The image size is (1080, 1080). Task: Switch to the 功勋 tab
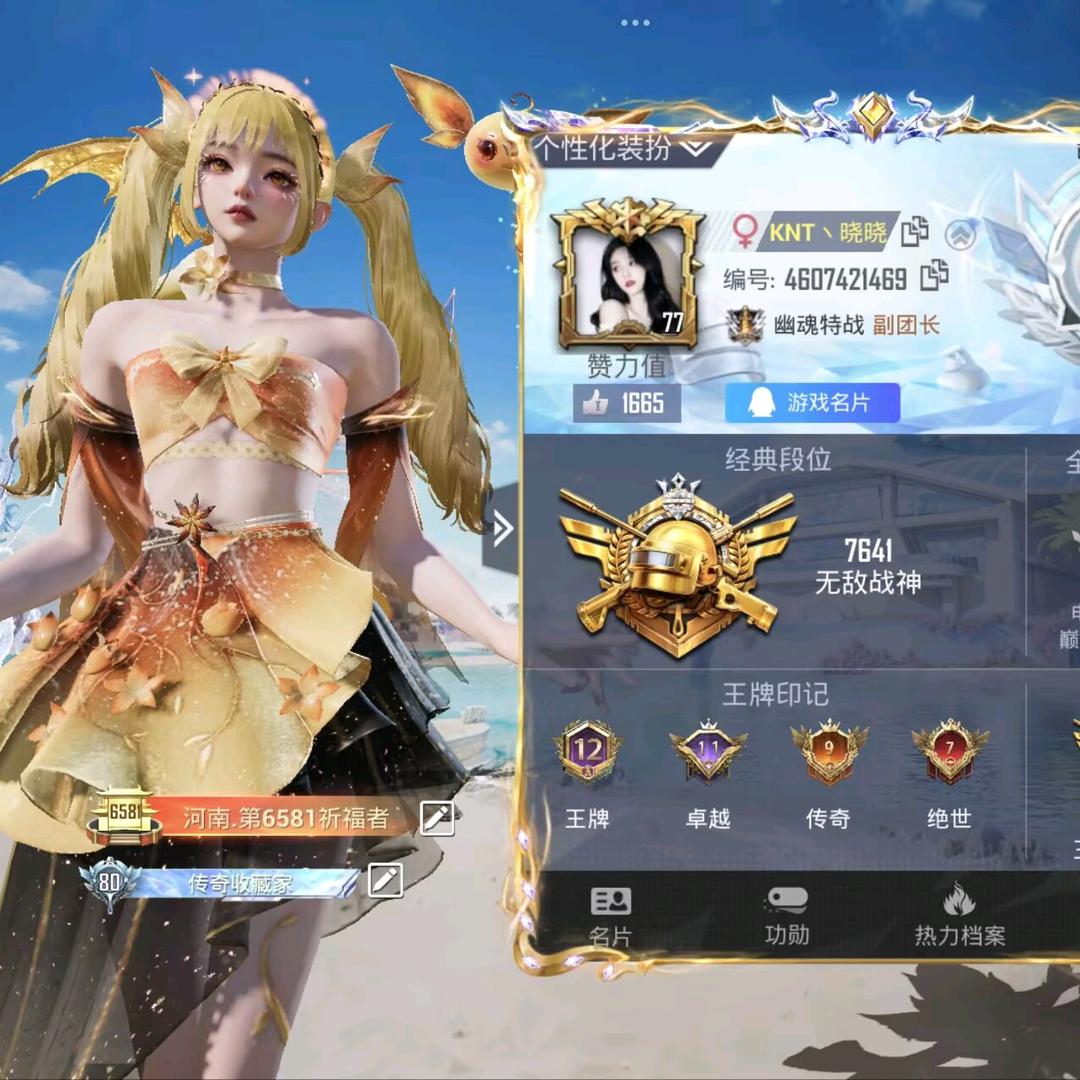coord(786,916)
